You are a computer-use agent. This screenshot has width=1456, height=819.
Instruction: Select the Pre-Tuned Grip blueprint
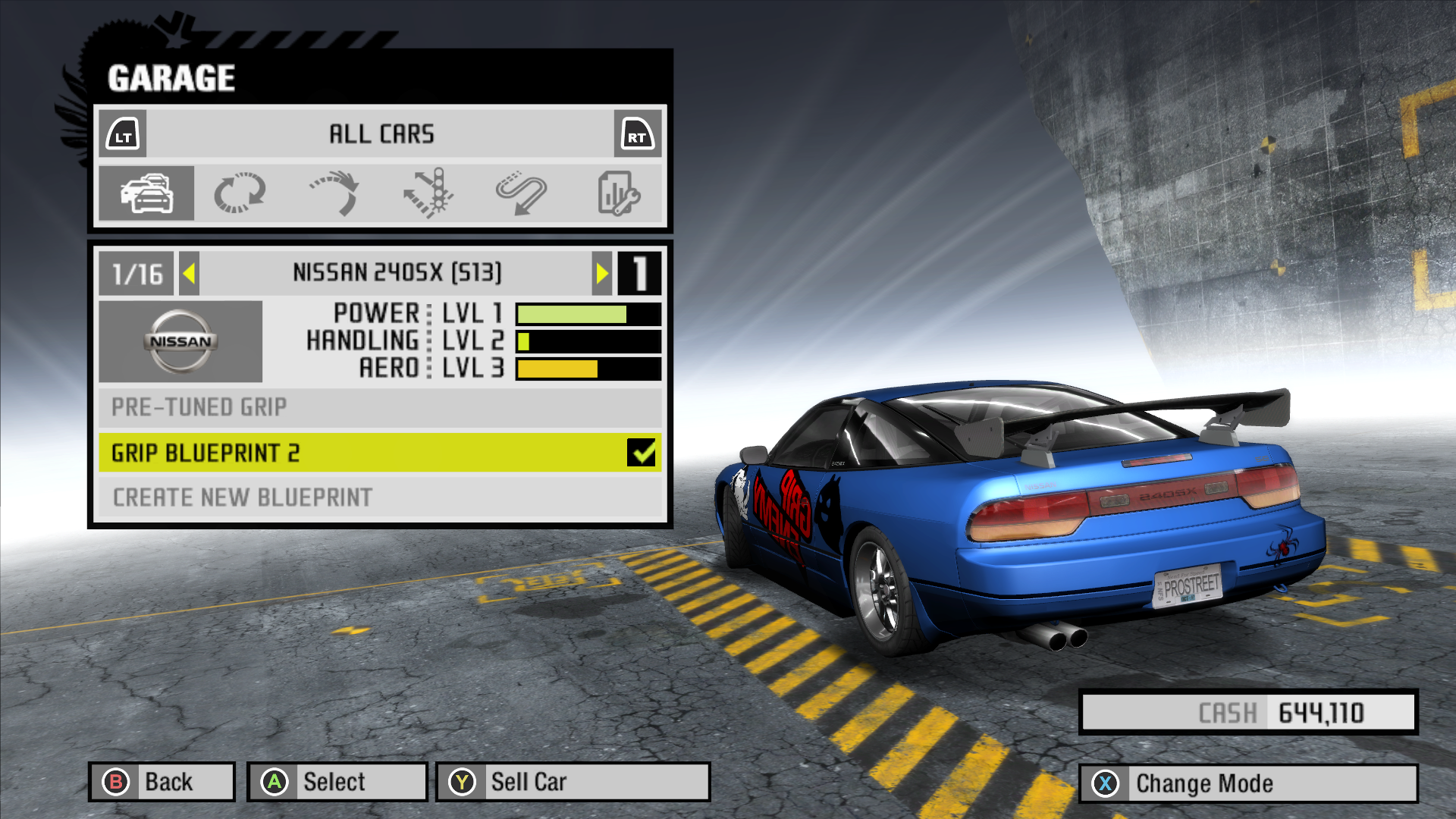click(x=379, y=407)
